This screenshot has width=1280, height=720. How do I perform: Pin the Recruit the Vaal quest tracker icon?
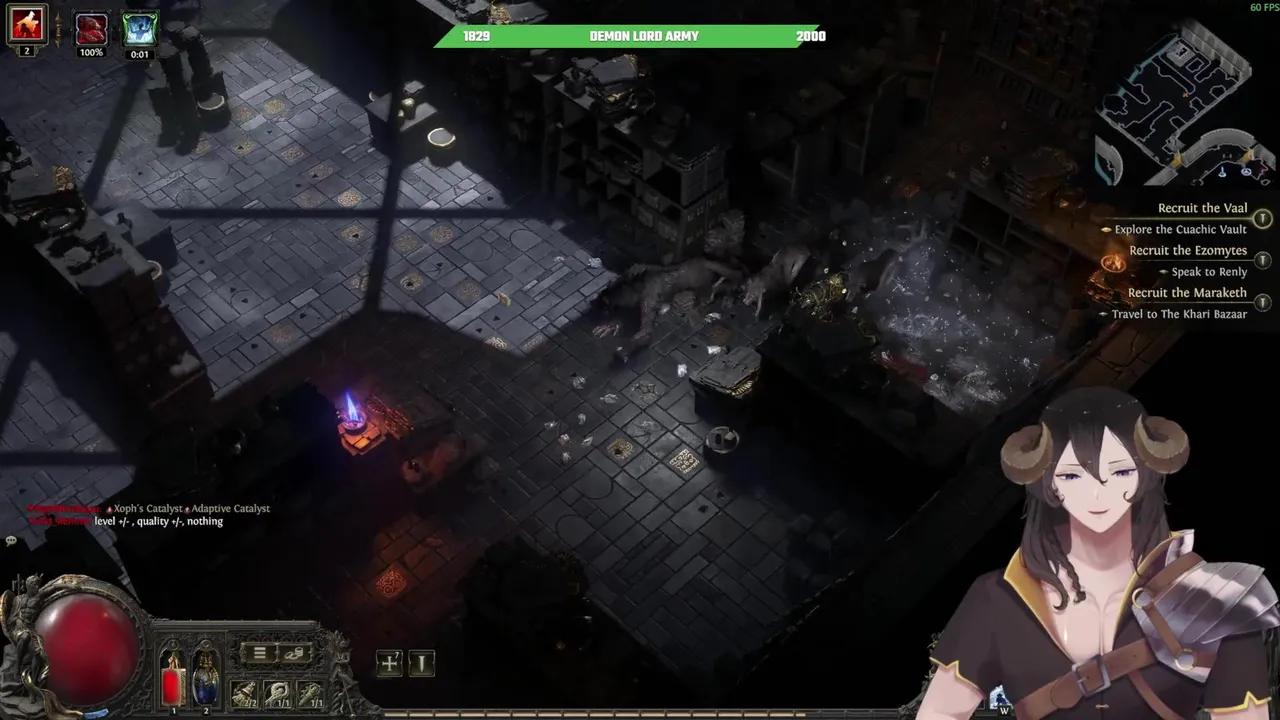[1262, 218]
